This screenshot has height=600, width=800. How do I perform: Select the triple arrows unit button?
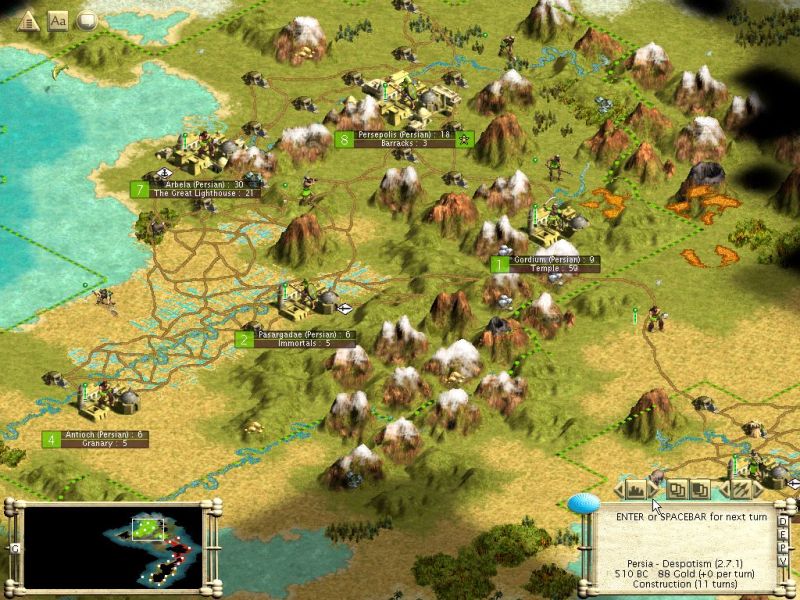740,489
